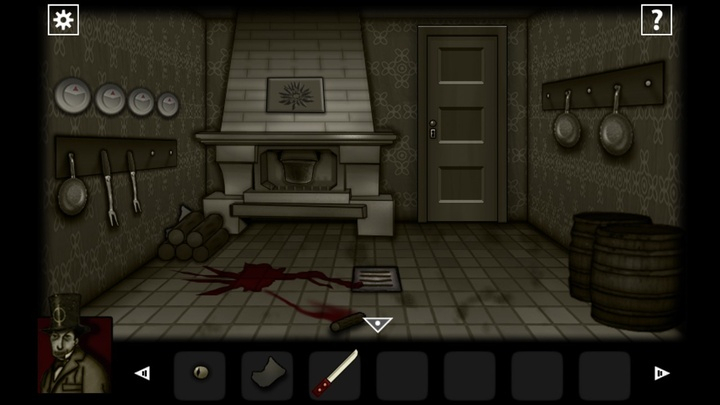The height and width of the screenshot is (405, 720).
Task: Click the downward triangle navigation arrow
Action: (377, 324)
